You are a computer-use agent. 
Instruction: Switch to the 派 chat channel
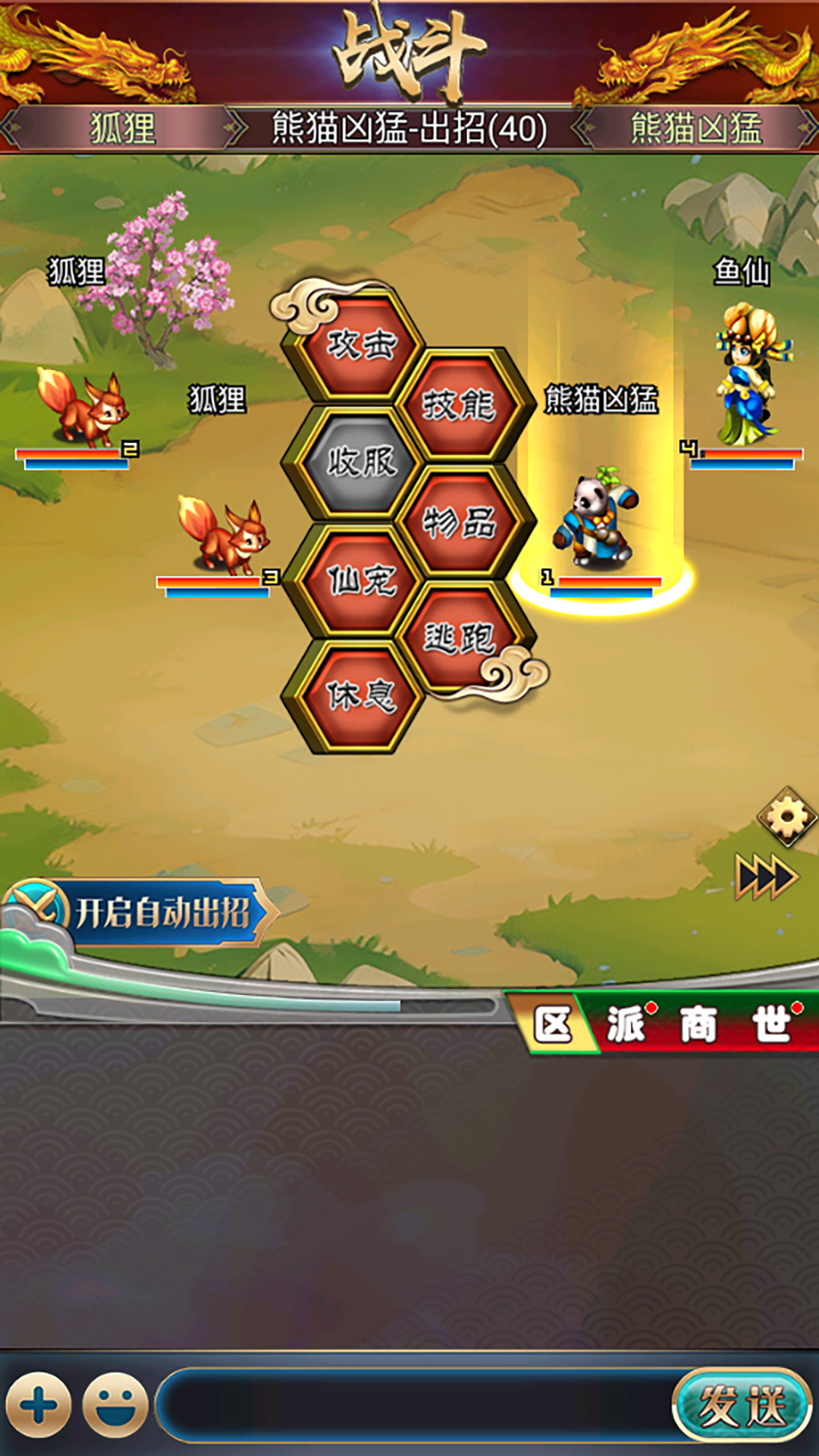(x=626, y=1025)
